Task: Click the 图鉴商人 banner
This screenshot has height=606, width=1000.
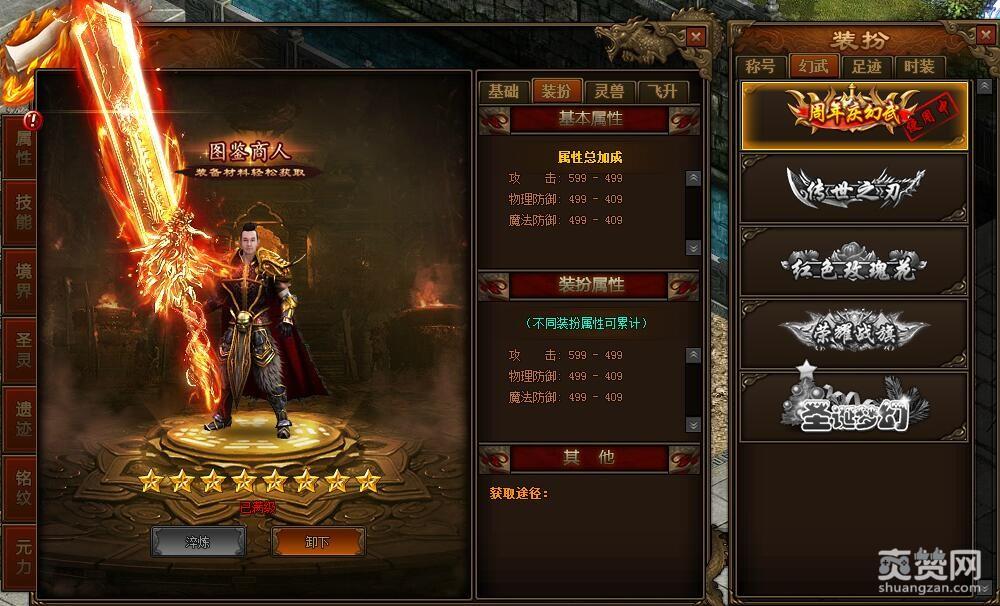Action: (x=249, y=158)
